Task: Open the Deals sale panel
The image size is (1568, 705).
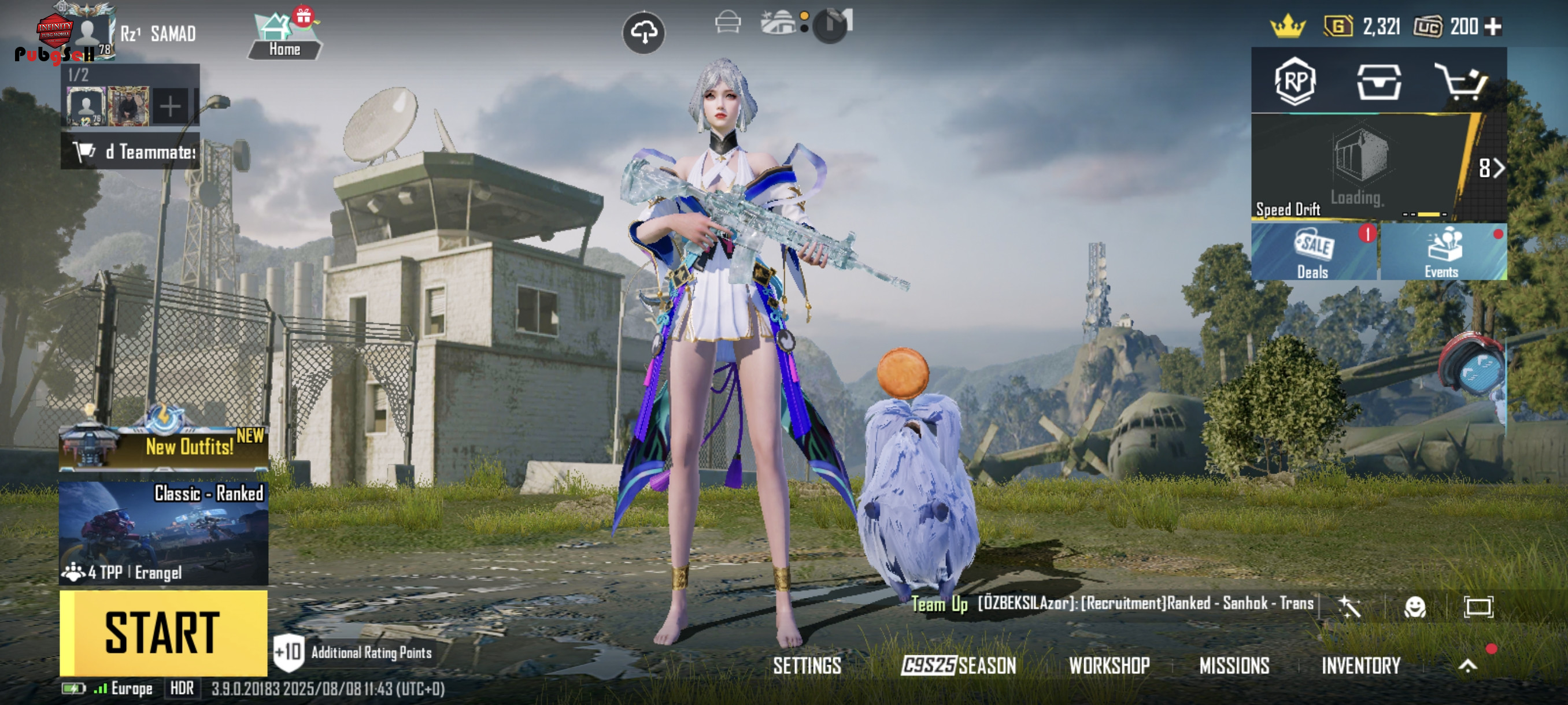Action: (x=1314, y=252)
